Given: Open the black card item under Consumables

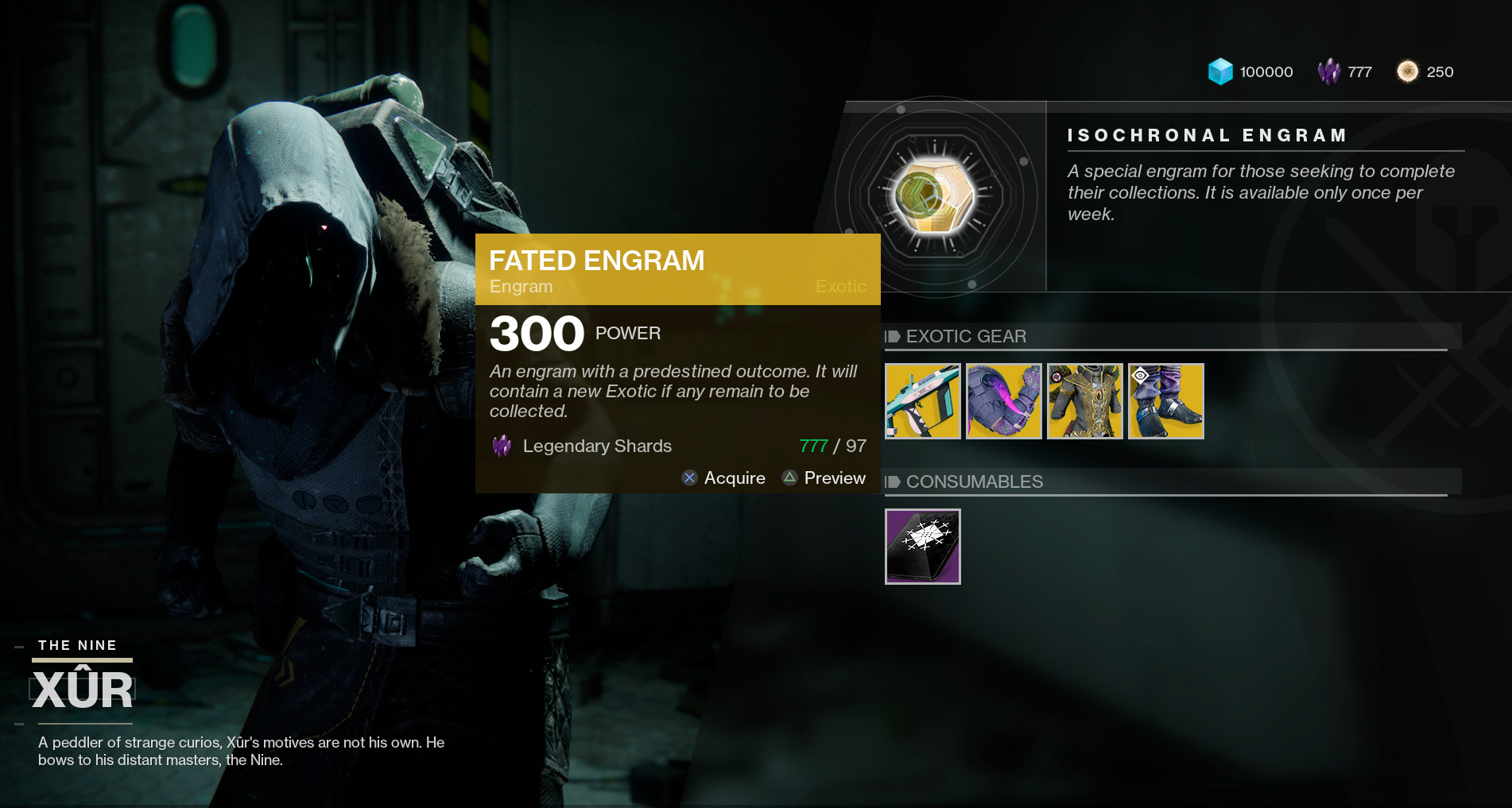Looking at the screenshot, I should point(923,547).
